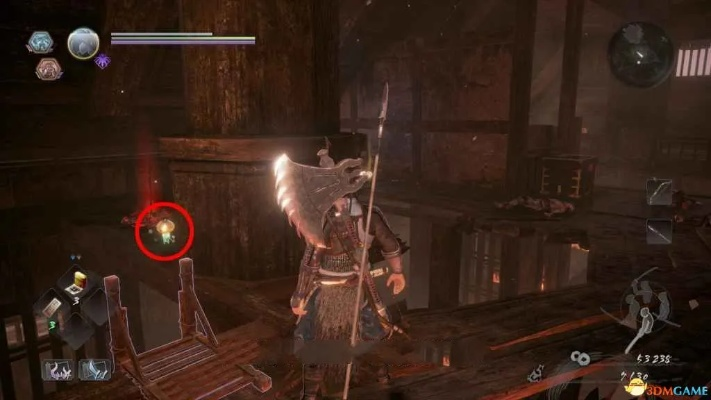Select the upper melee weapon slot
This screenshot has height=400, width=711.
tap(659, 191)
